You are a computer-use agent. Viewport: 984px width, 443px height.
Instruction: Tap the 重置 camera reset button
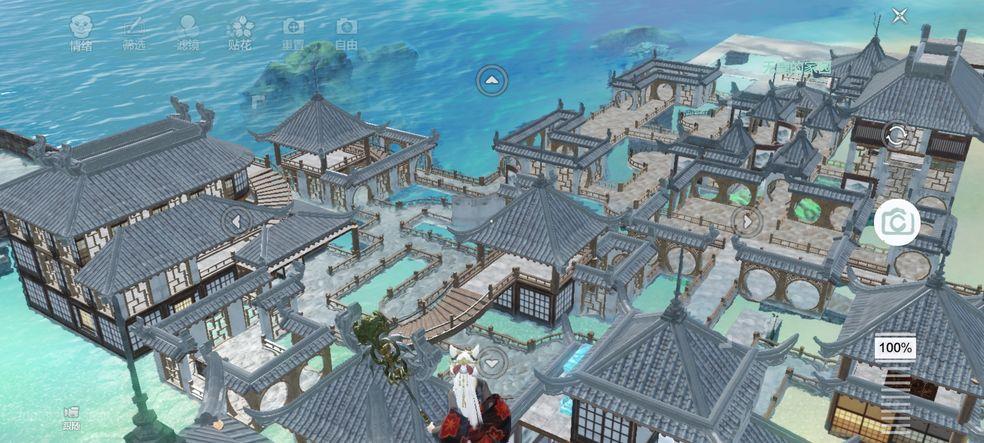click(x=293, y=30)
